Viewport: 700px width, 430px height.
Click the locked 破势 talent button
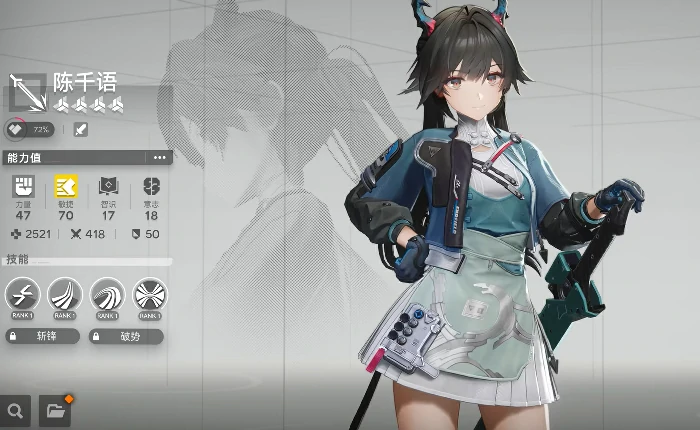[x=126, y=337]
